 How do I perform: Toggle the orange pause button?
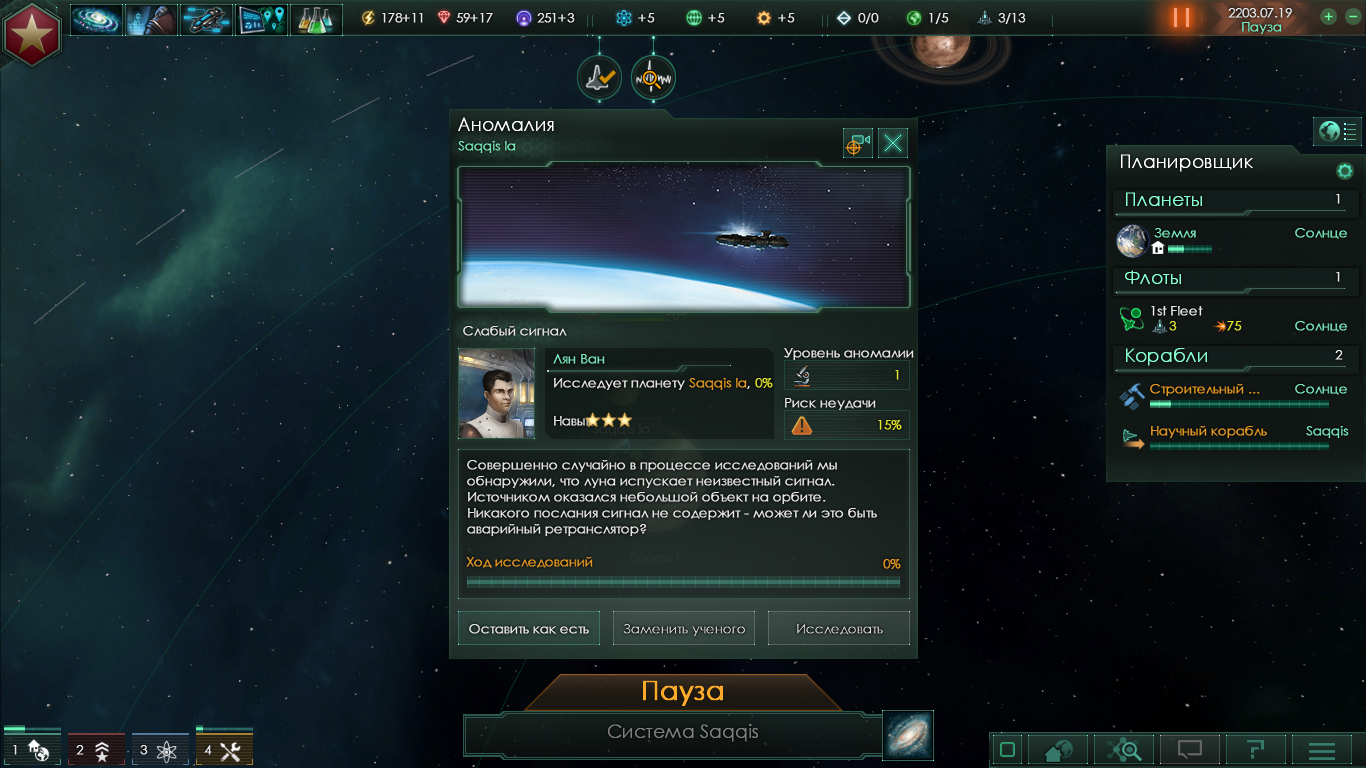1181,18
